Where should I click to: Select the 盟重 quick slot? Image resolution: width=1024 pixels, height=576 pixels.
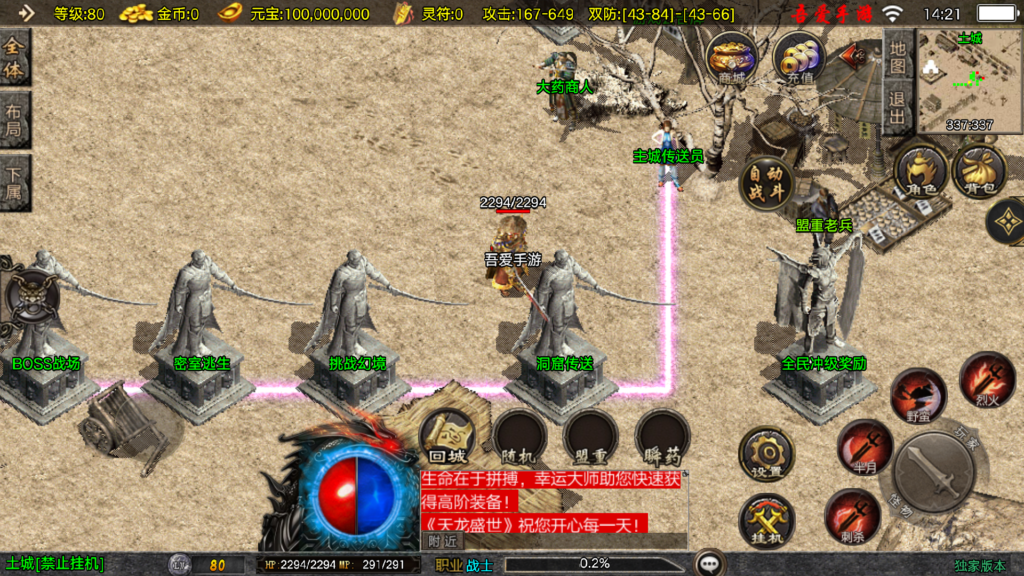(x=590, y=437)
